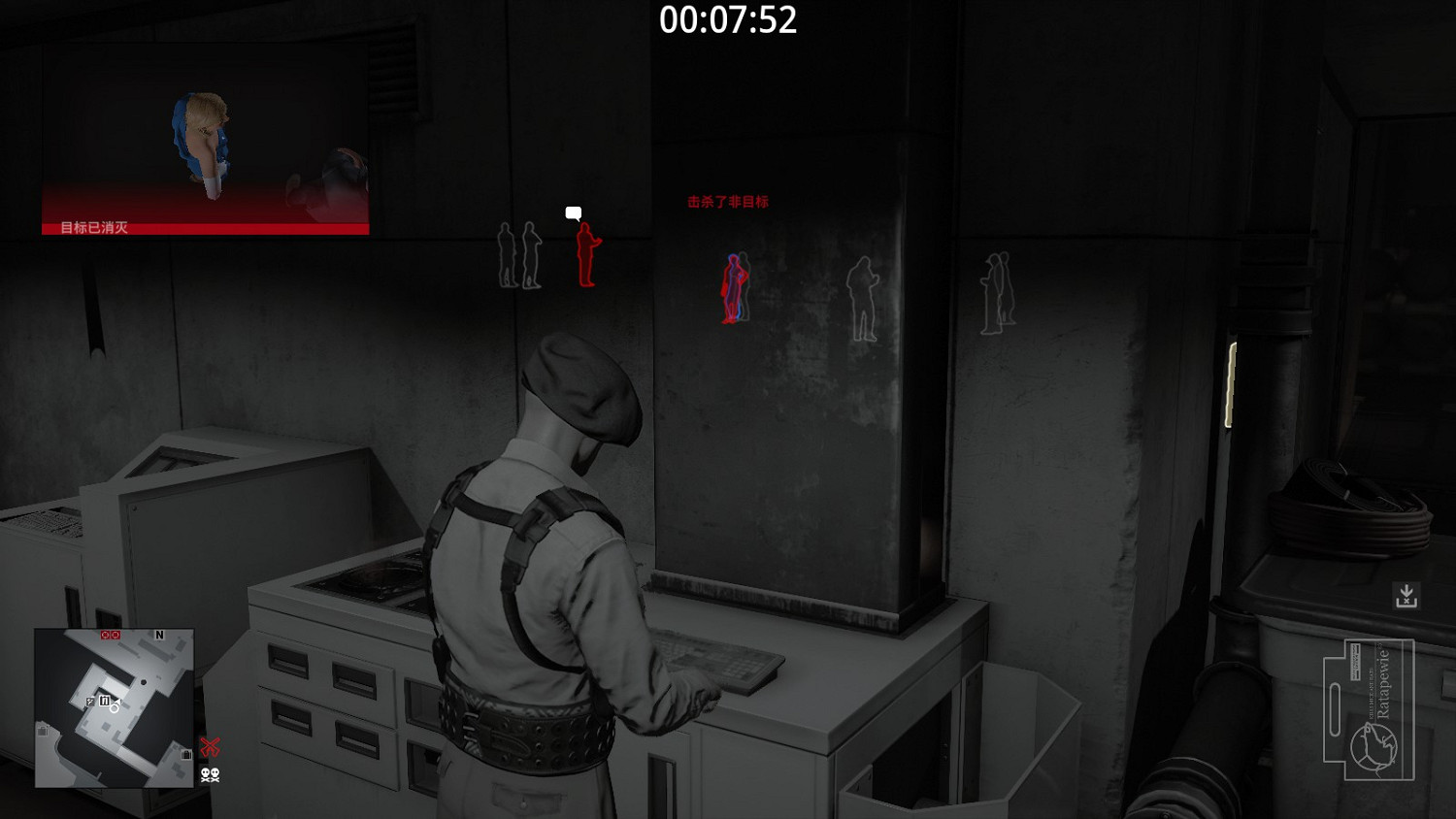Click the mission timer reading 00:07:52

pyautogui.click(x=728, y=21)
